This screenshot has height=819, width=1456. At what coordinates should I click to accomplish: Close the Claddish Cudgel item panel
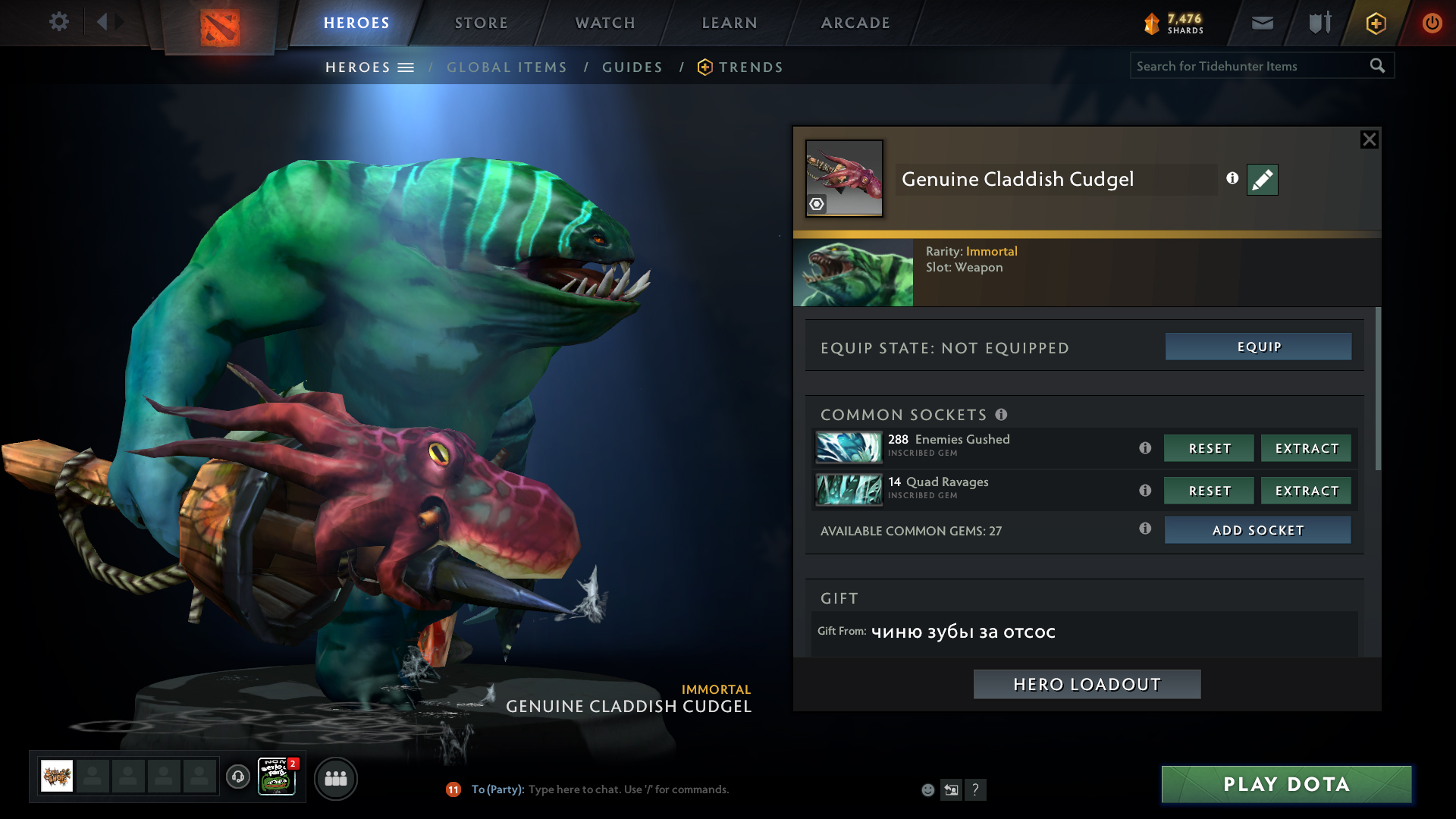tap(1369, 140)
